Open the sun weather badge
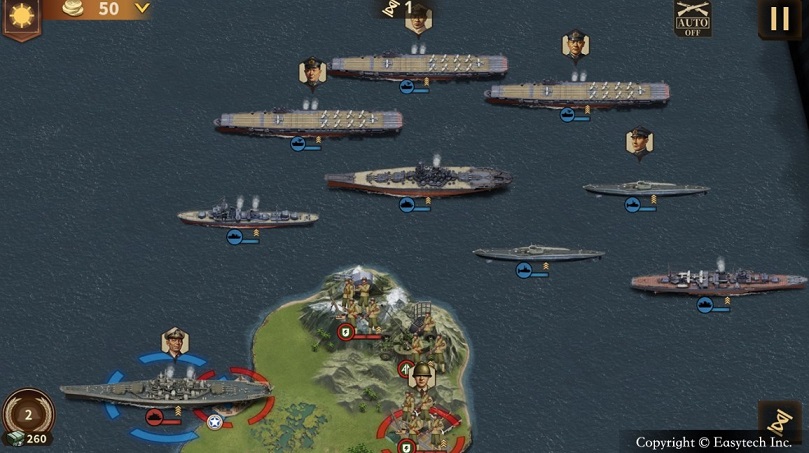This screenshot has width=809, height=453. [x=20, y=17]
